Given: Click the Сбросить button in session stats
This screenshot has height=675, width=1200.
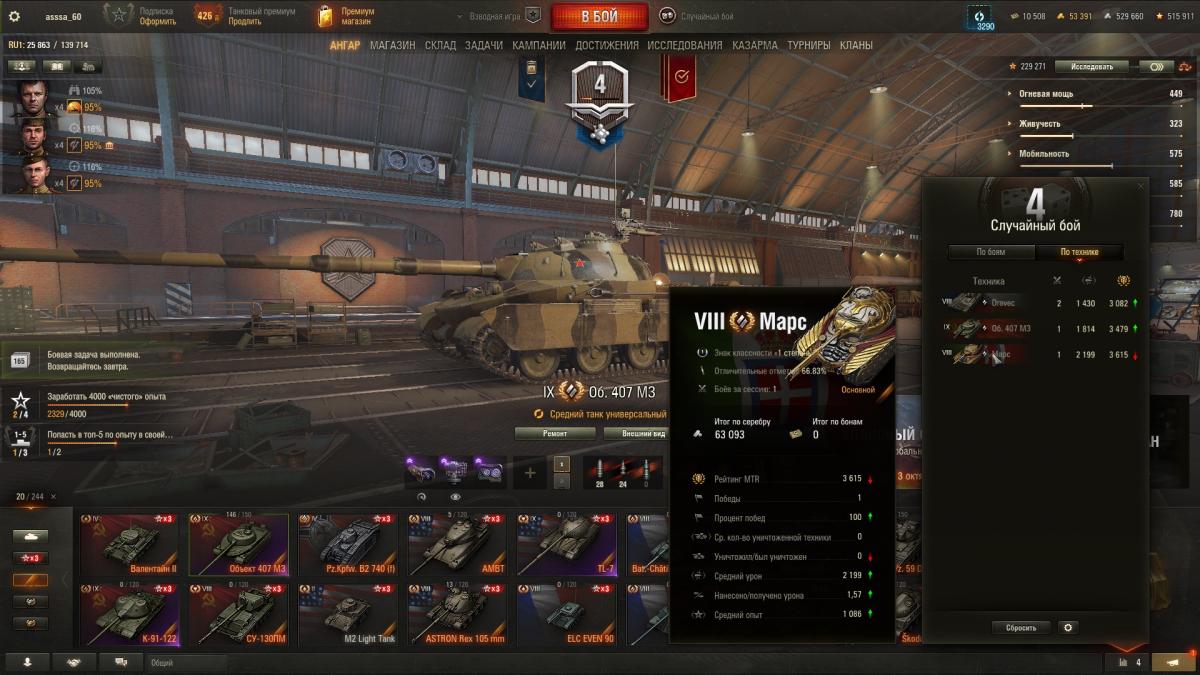Looking at the screenshot, I should click(x=1021, y=628).
